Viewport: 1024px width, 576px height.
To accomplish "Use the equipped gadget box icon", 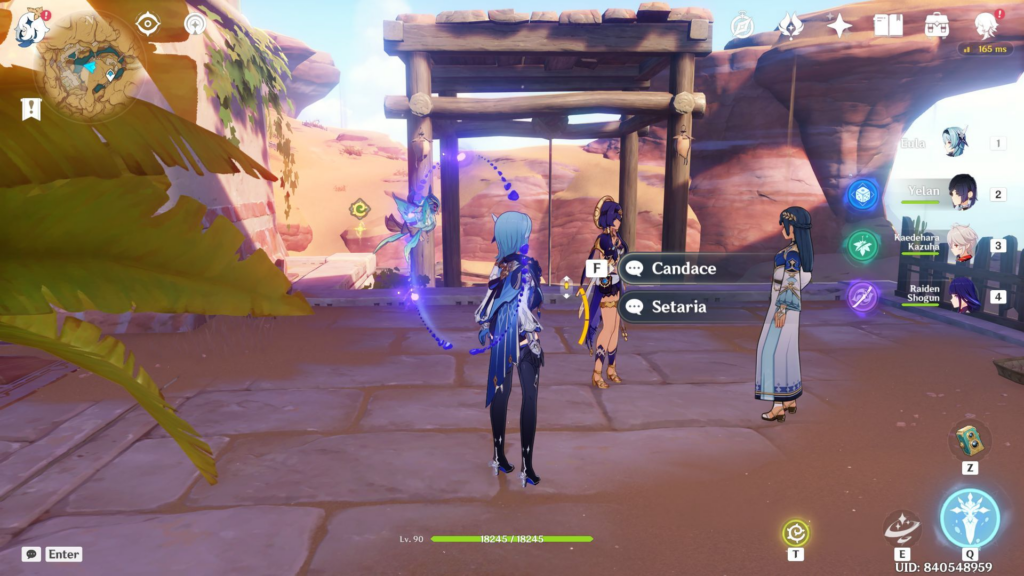I will 969,440.
